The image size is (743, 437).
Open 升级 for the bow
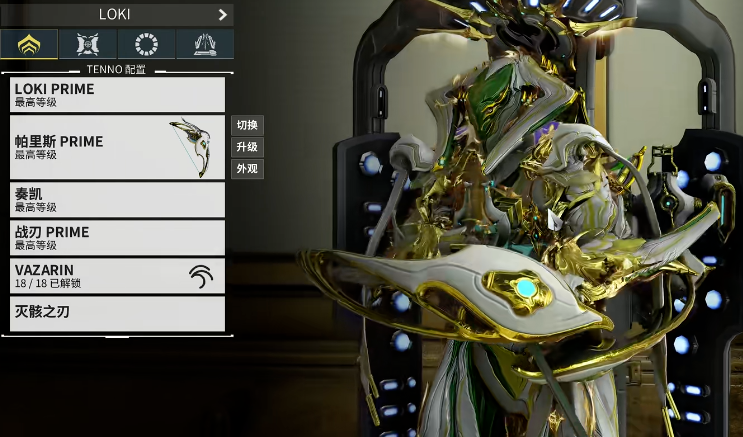pyautogui.click(x=247, y=147)
